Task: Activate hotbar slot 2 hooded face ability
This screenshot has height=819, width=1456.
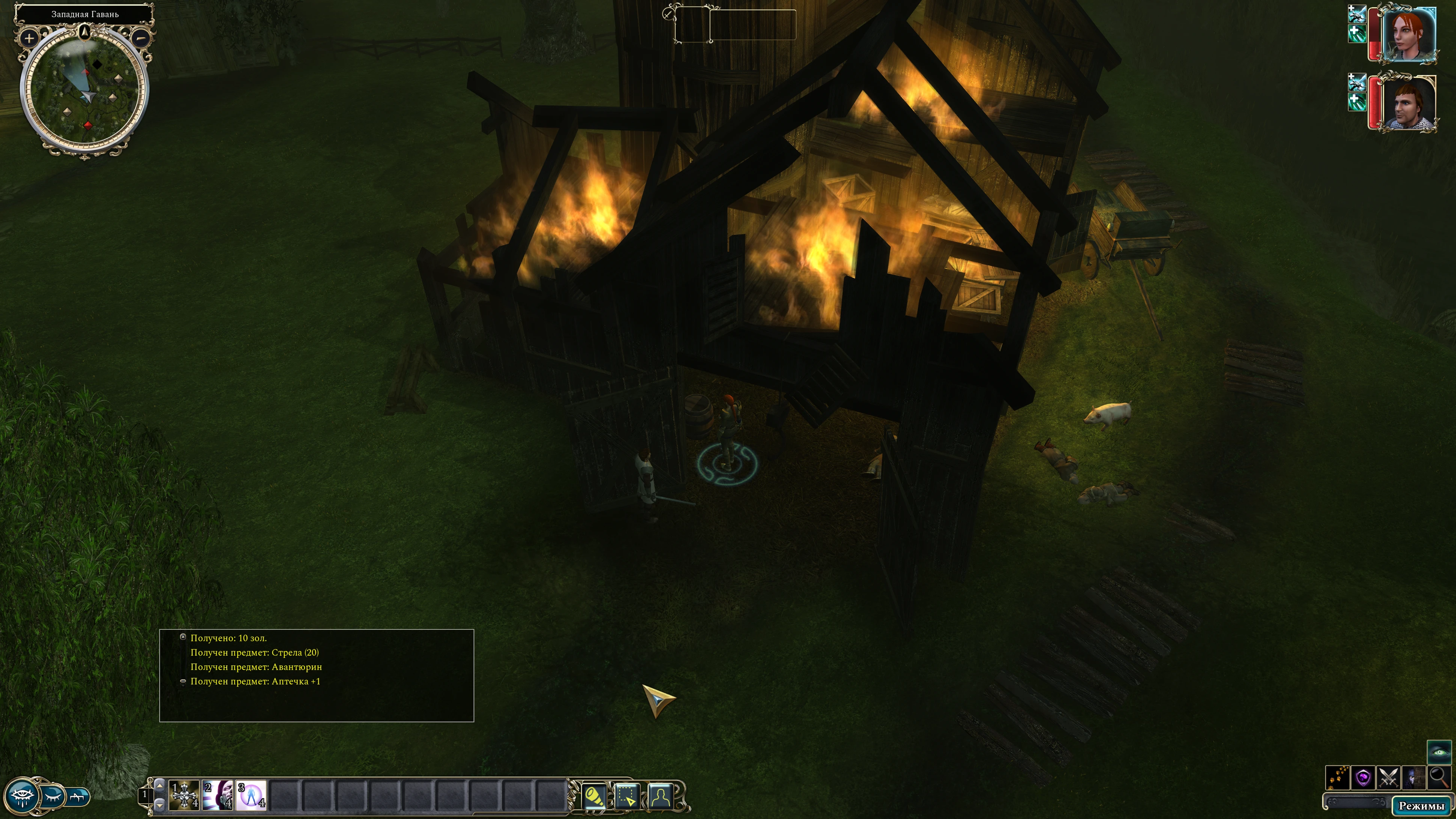Action: pyautogui.click(x=218, y=795)
